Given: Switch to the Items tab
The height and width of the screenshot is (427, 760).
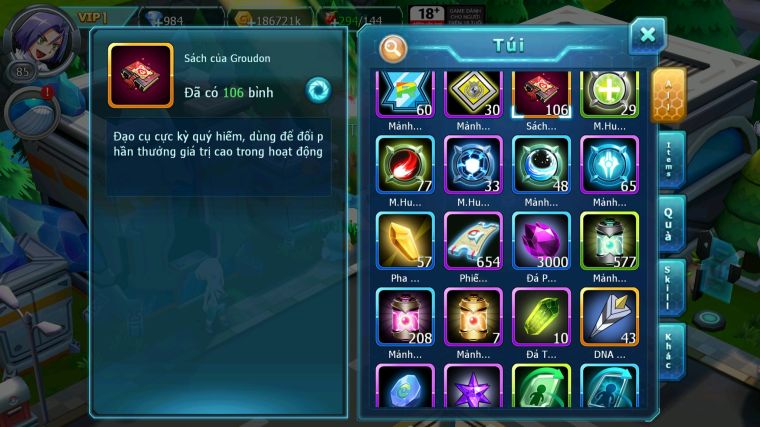Looking at the screenshot, I should [669, 159].
